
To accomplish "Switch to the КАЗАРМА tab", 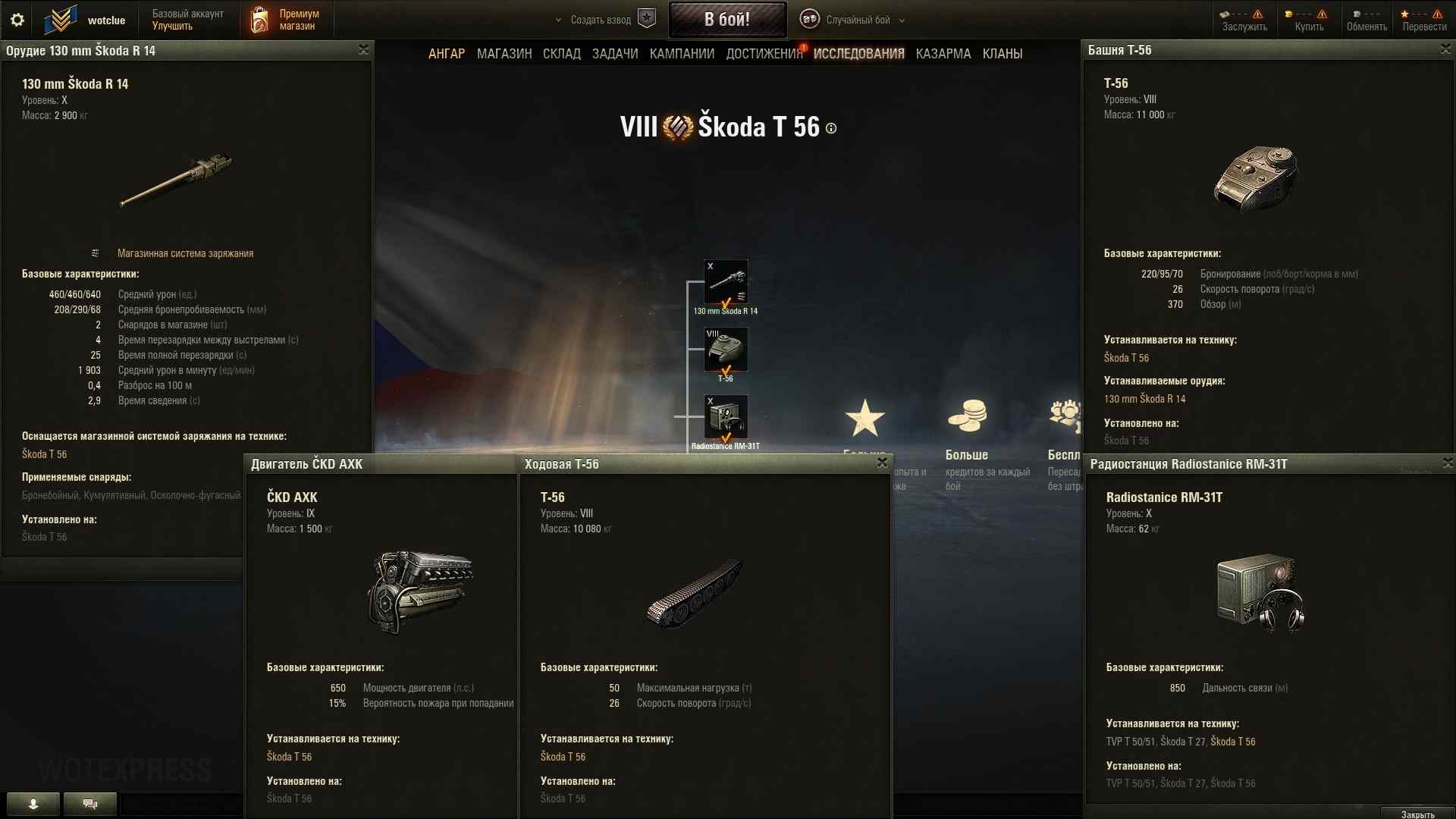I will click(x=943, y=54).
